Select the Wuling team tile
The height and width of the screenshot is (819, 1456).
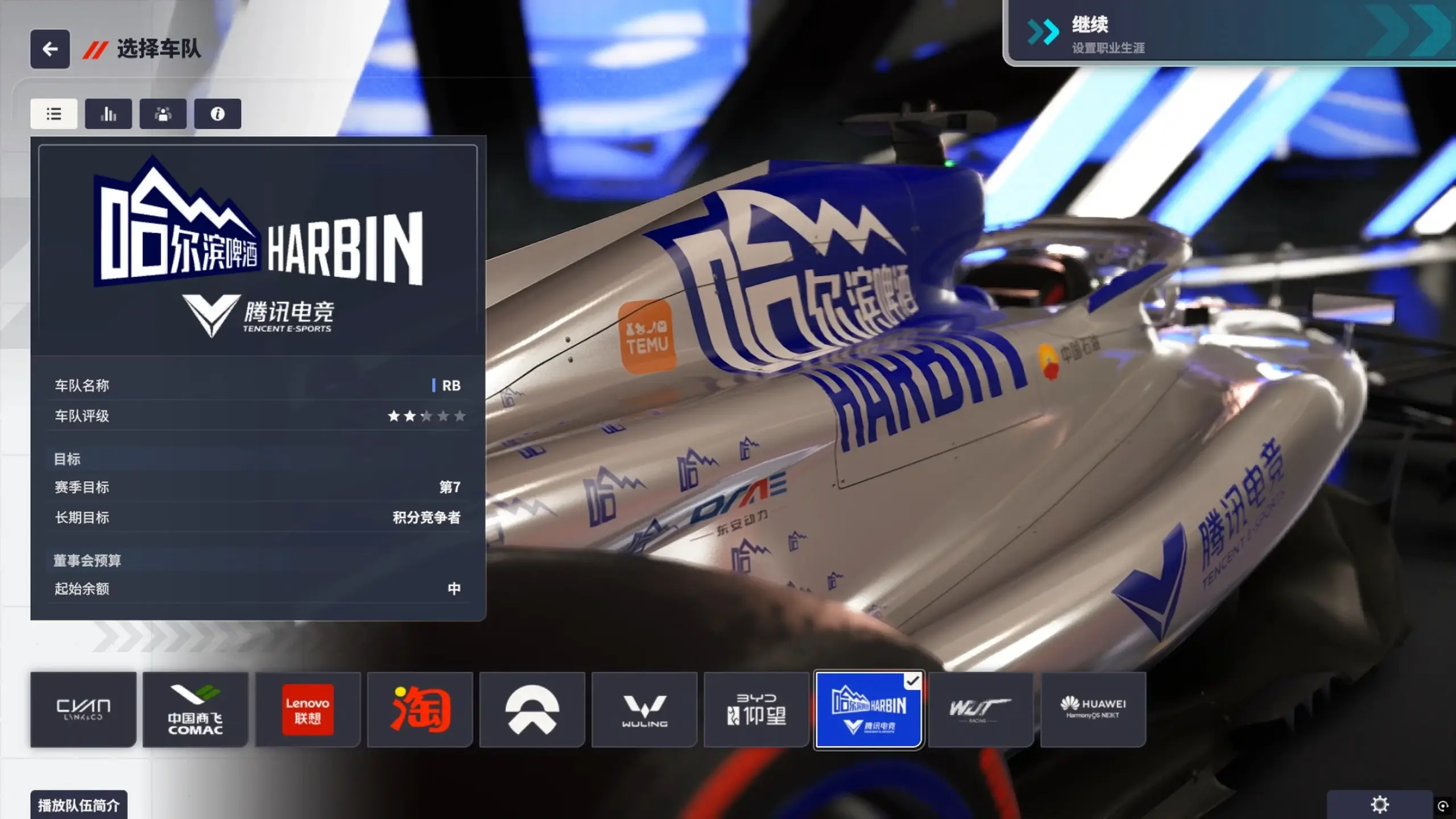[x=644, y=709]
